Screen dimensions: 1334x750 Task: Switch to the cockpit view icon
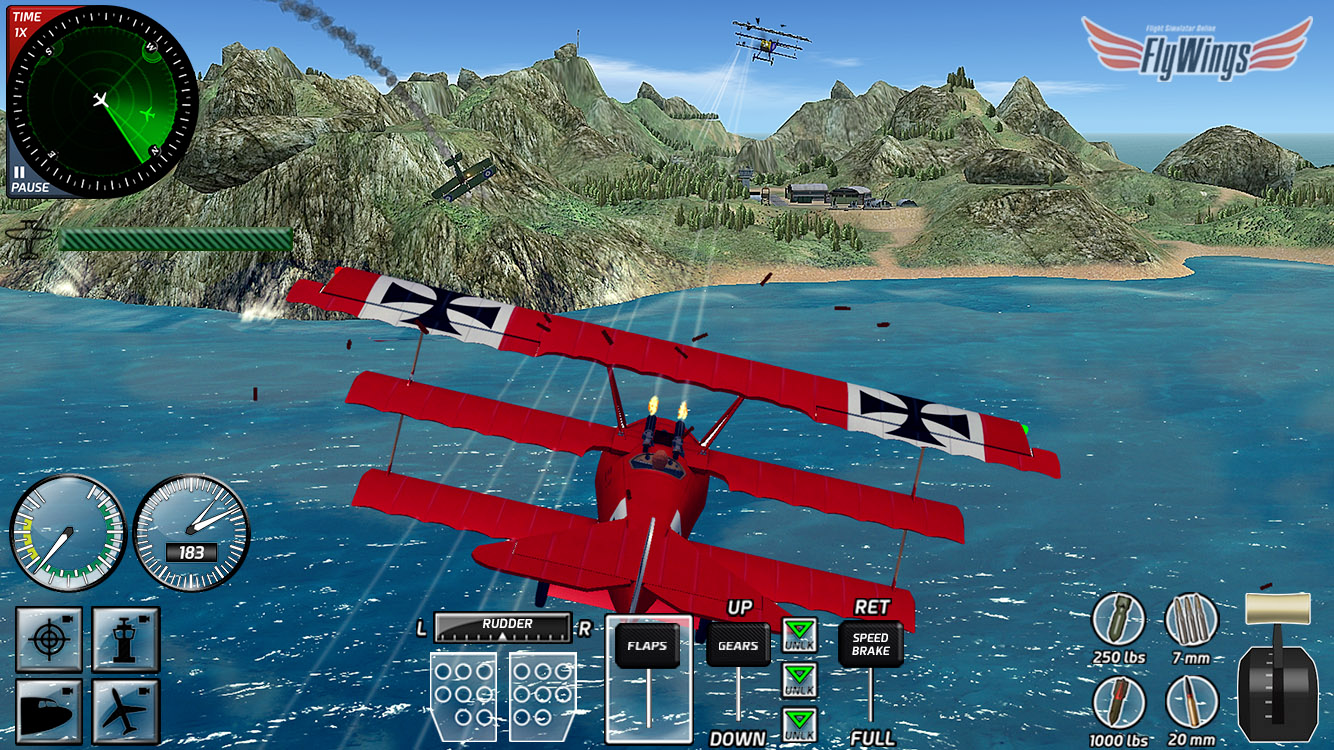point(47,710)
